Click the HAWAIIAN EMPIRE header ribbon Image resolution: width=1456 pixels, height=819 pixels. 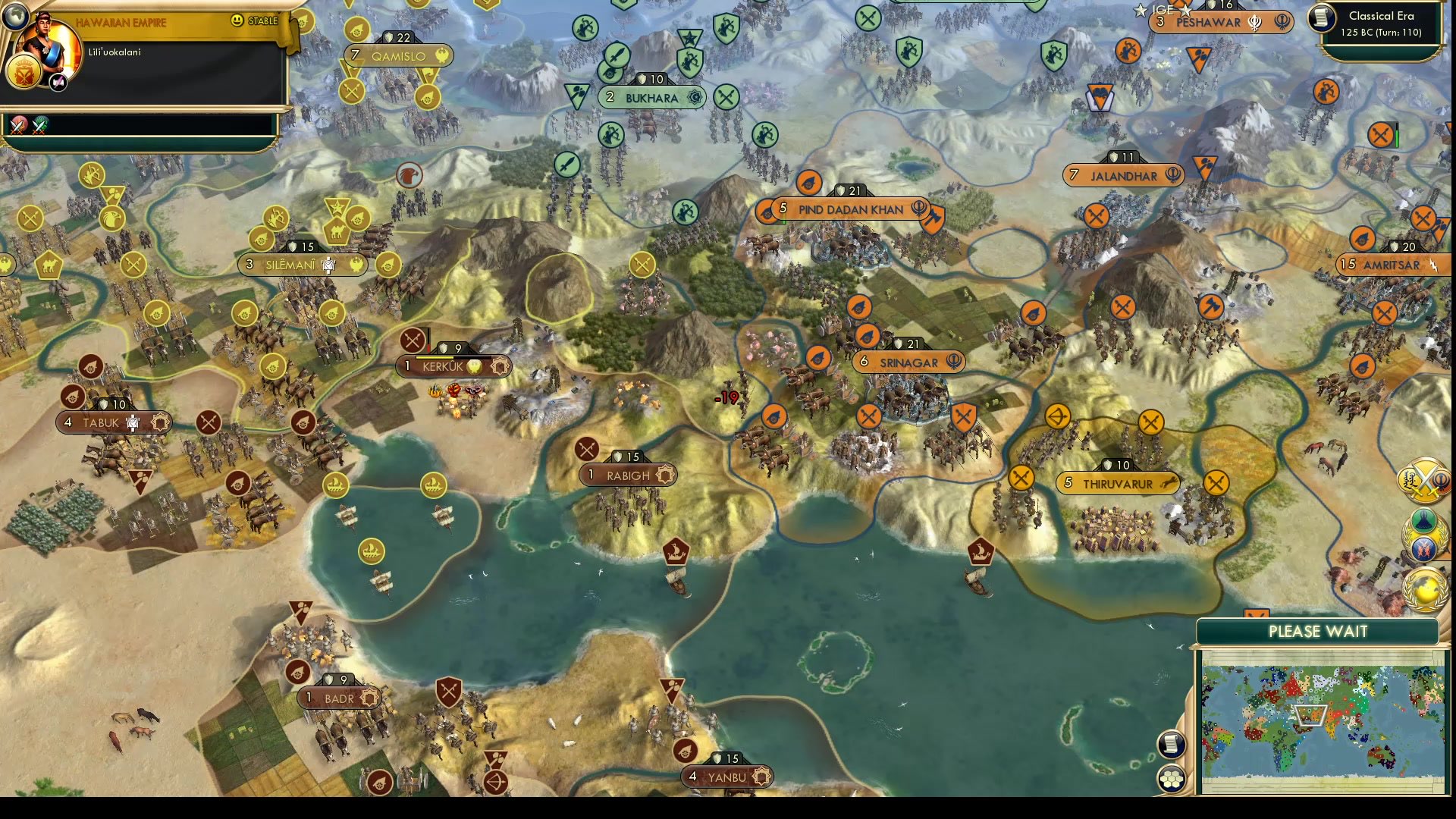121,22
